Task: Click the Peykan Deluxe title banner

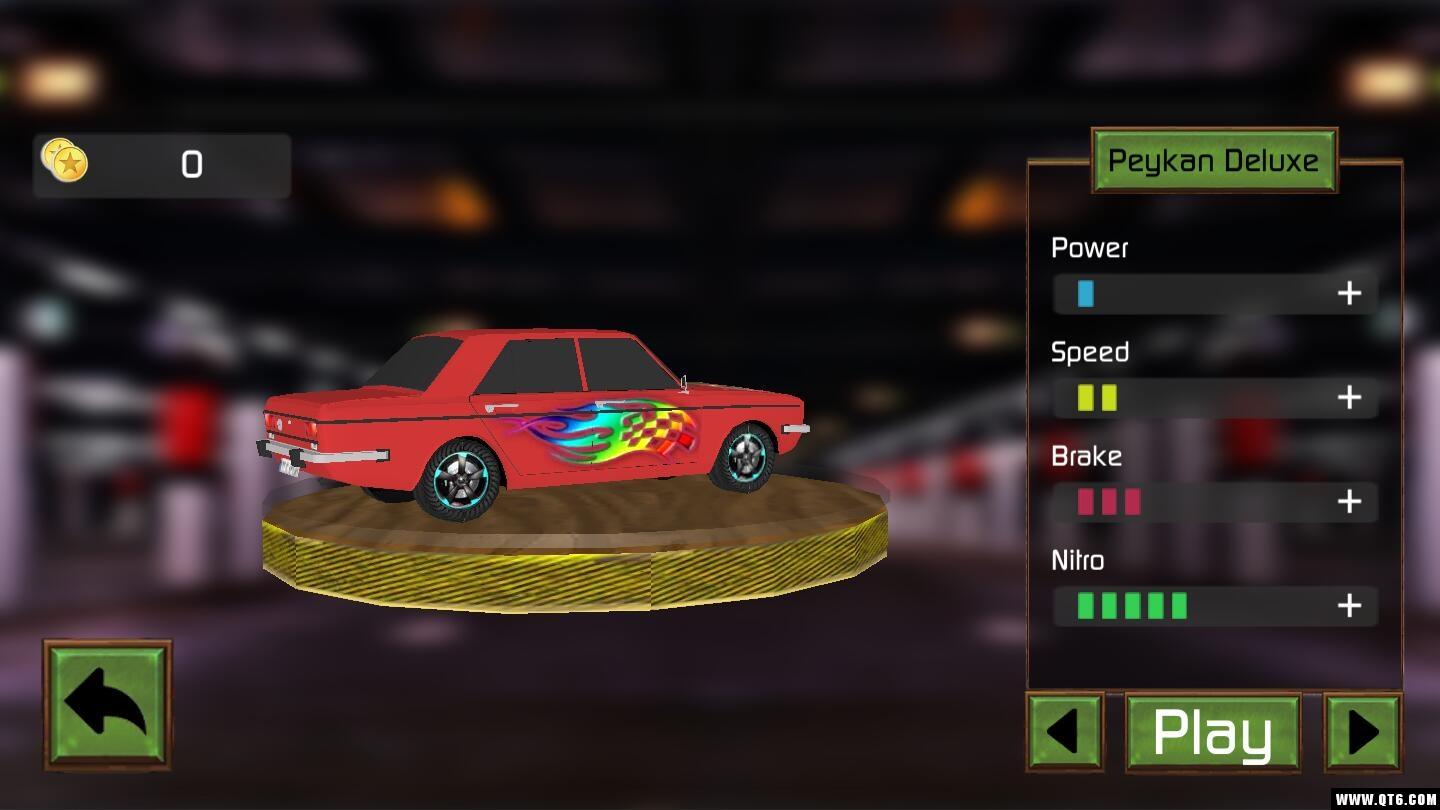Action: point(1214,159)
